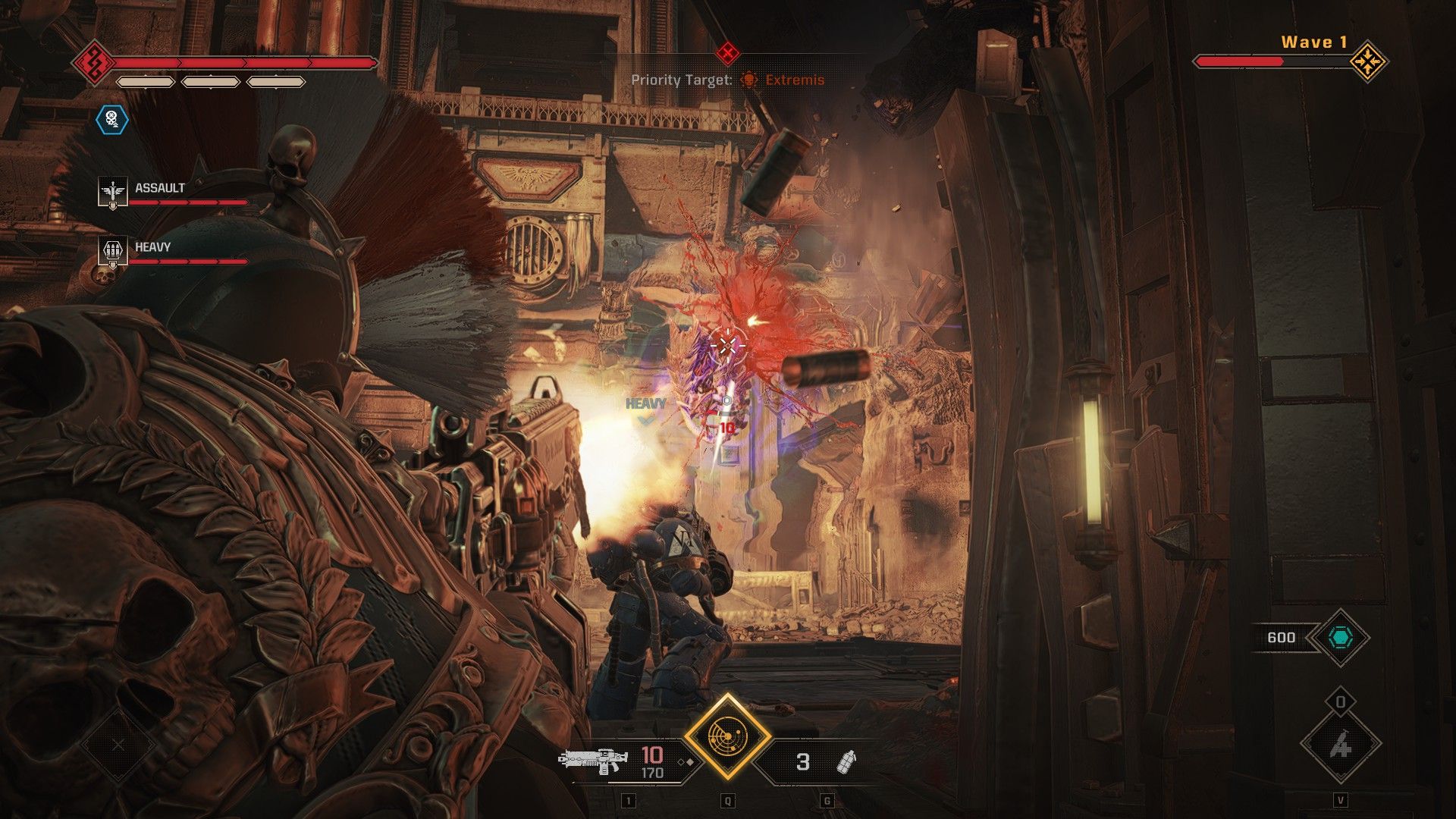Select the blue hexagon skull icon
The image size is (1456, 819).
(112, 119)
